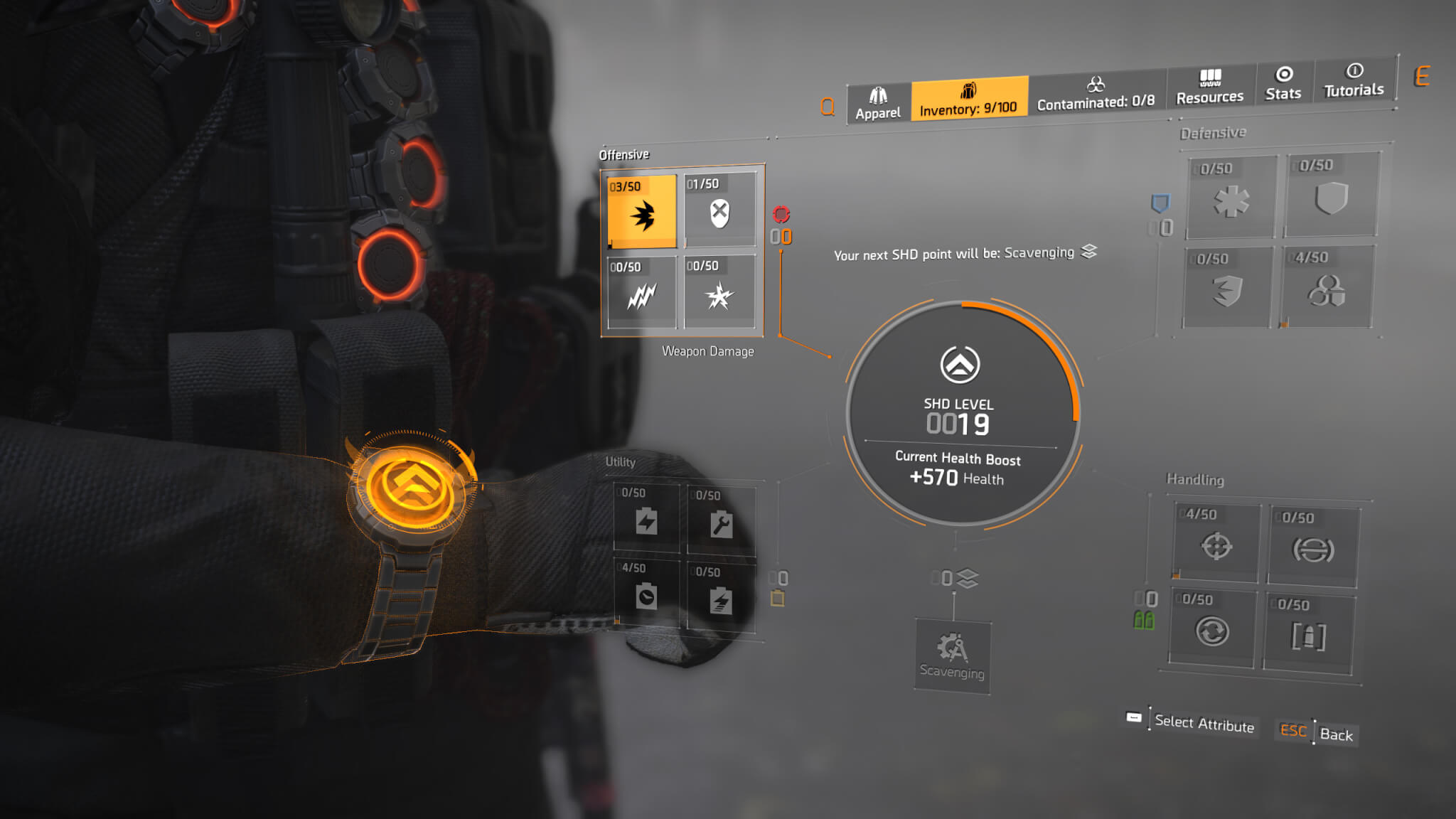Switch to the Apparel tab

(x=878, y=104)
